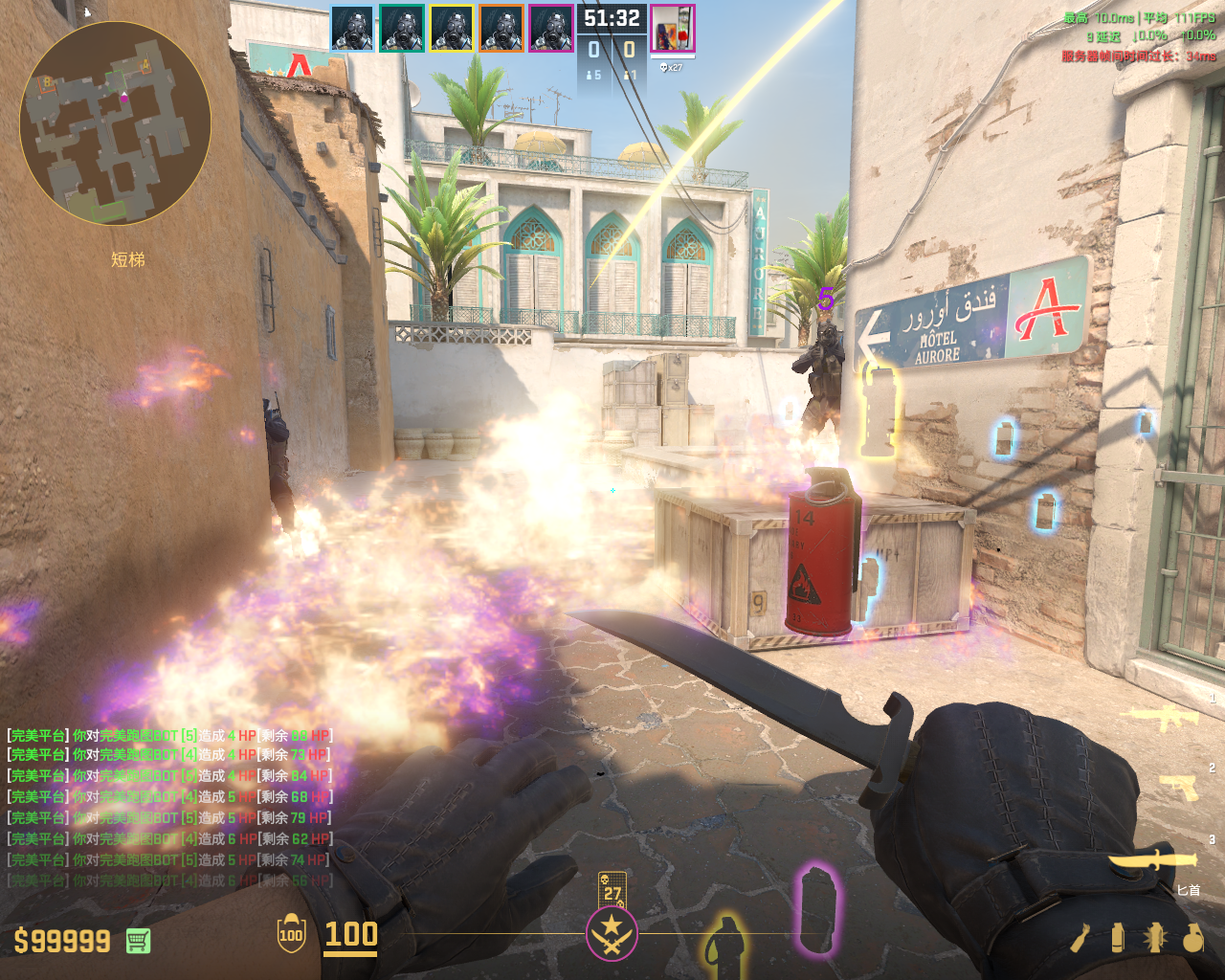The image size is (1225, 980).
Task: Click the player photo avatar beside the timer
Action: tap(673, 29)
